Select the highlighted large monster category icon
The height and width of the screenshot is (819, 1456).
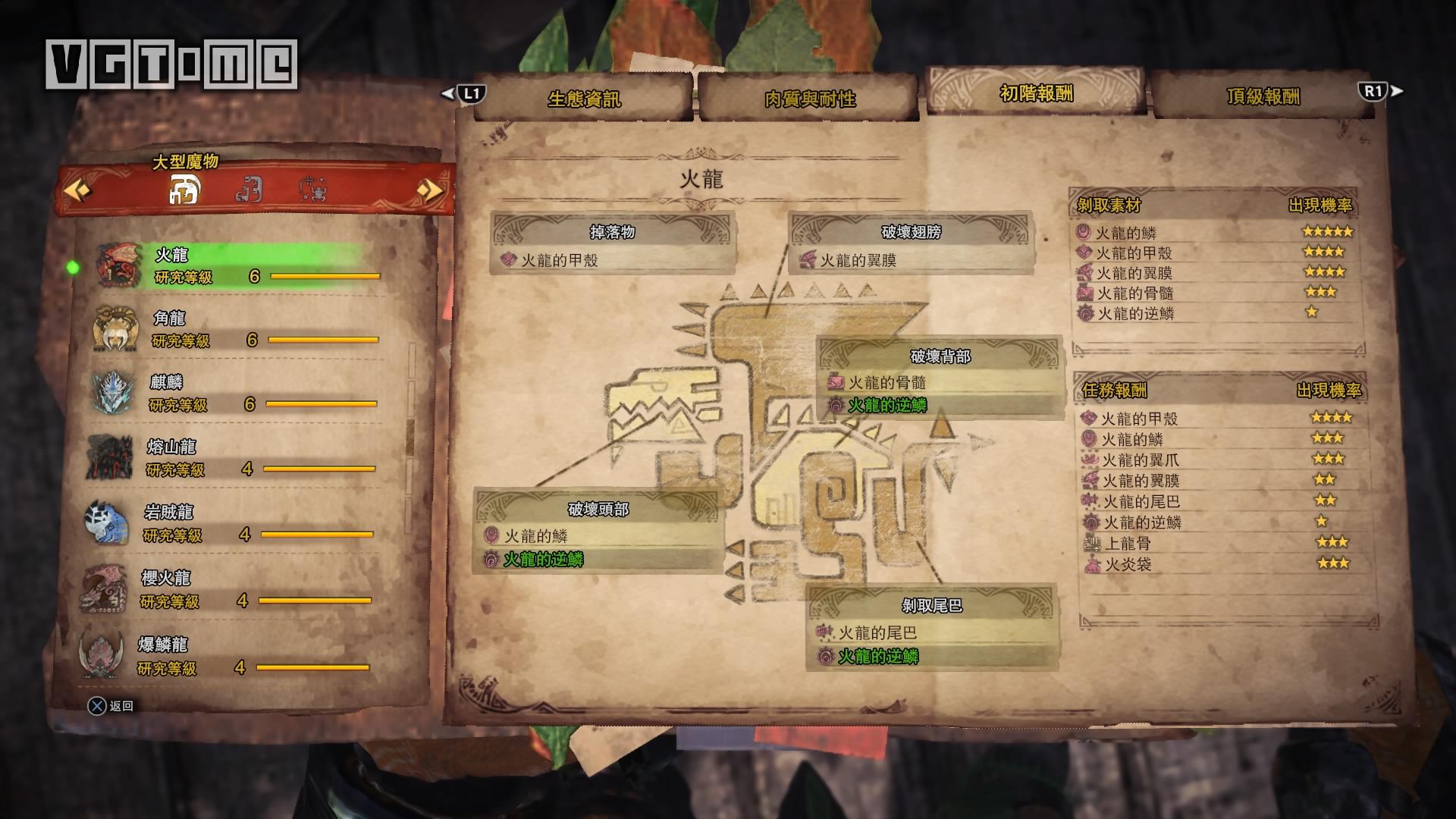click(x=184, y=190)
